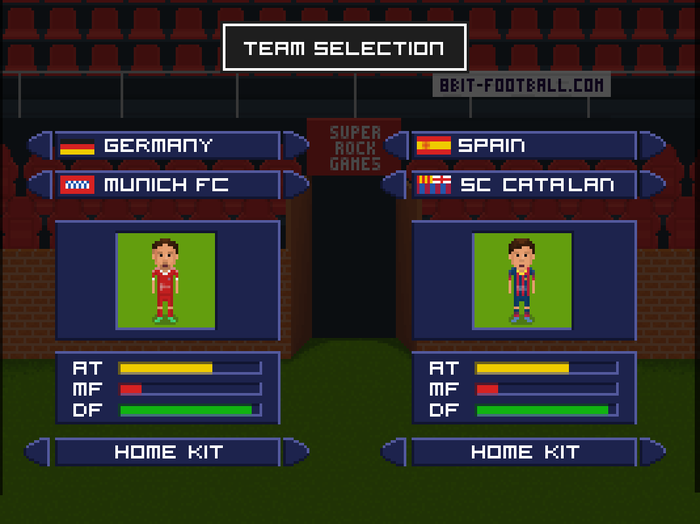
Task: Click the left arrow beside Spain
Action: [x=397, y=146]
